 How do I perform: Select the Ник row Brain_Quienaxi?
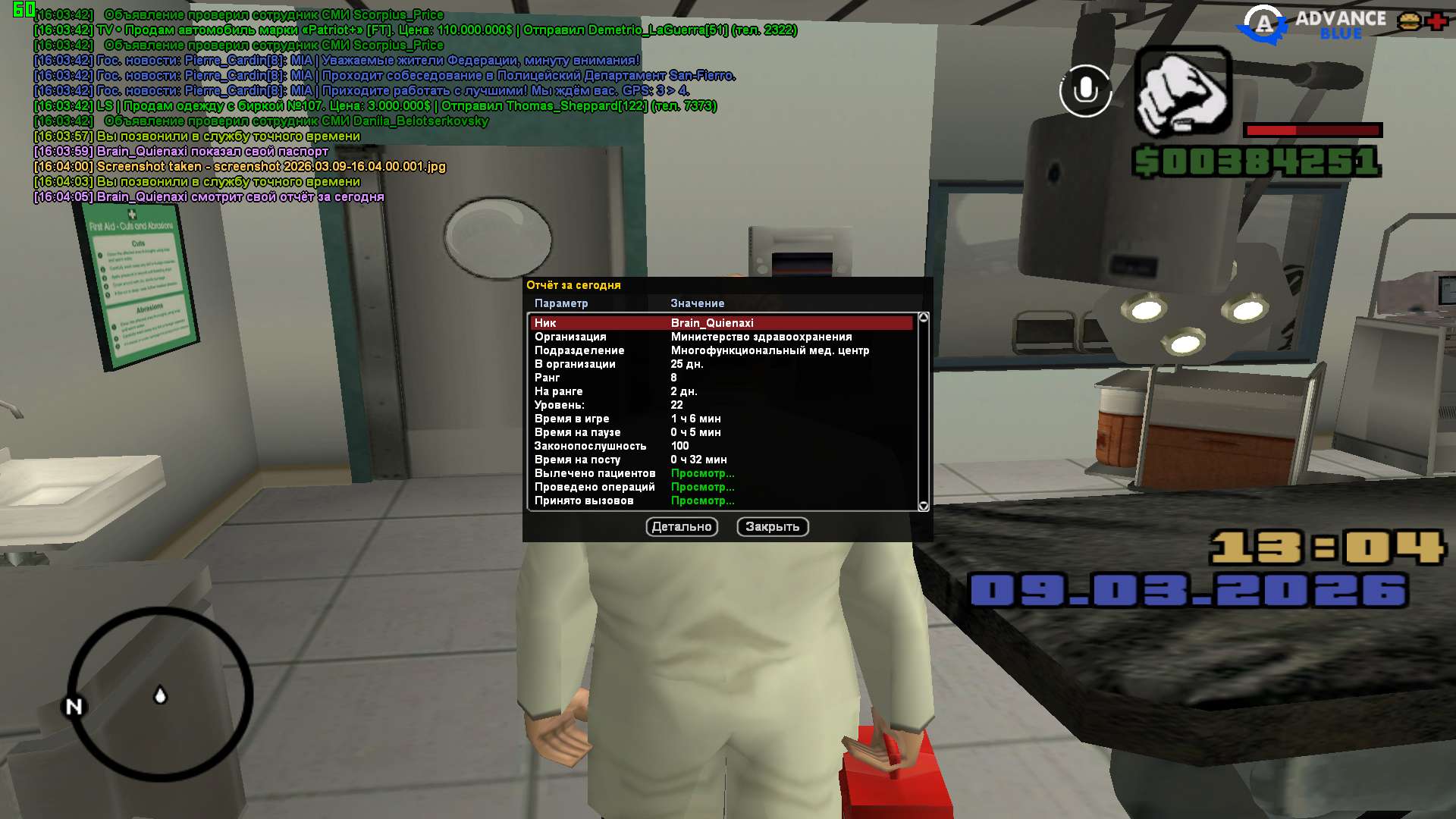point(722,323)
